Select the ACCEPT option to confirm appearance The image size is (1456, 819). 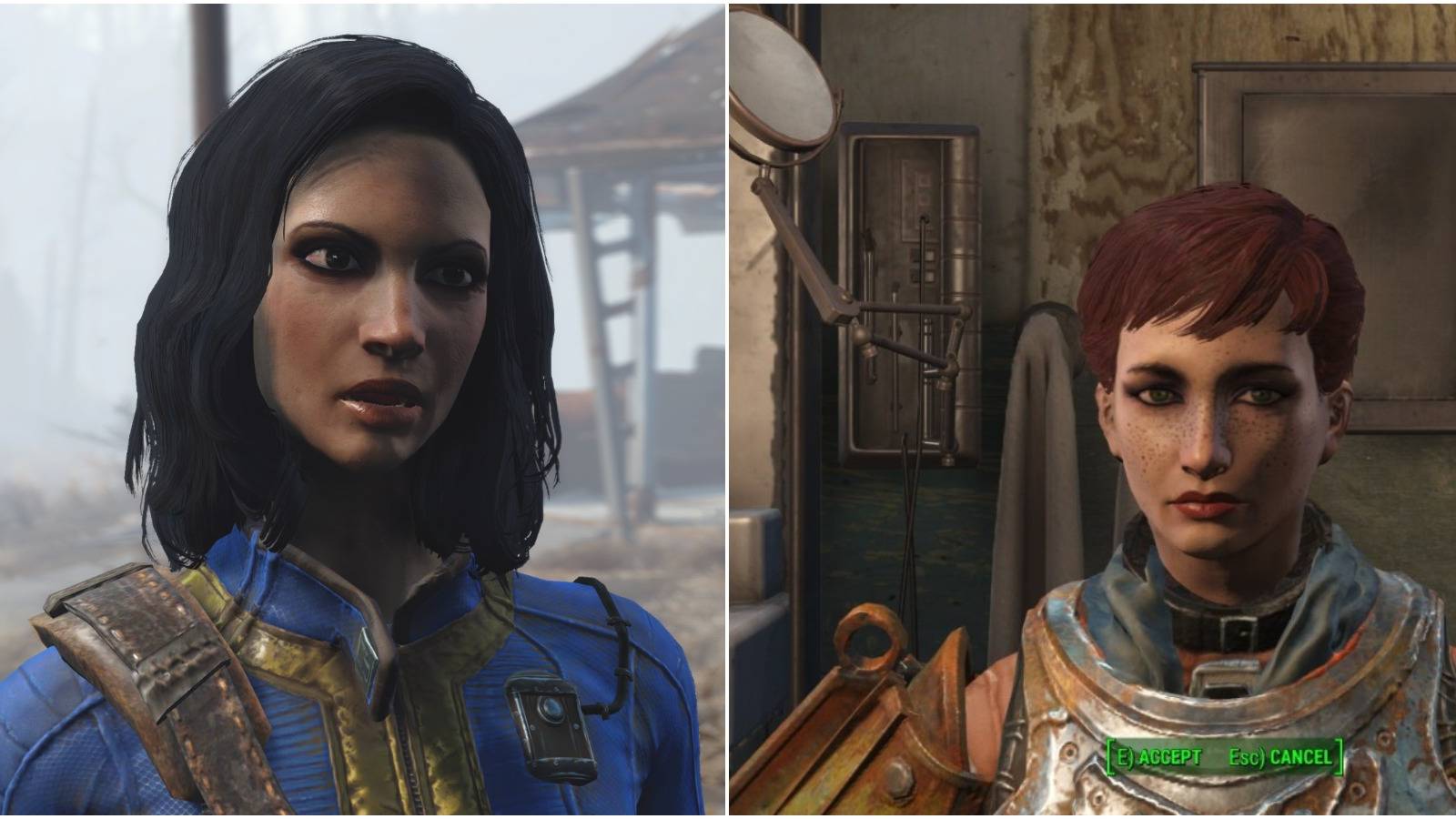point(1156,754)
